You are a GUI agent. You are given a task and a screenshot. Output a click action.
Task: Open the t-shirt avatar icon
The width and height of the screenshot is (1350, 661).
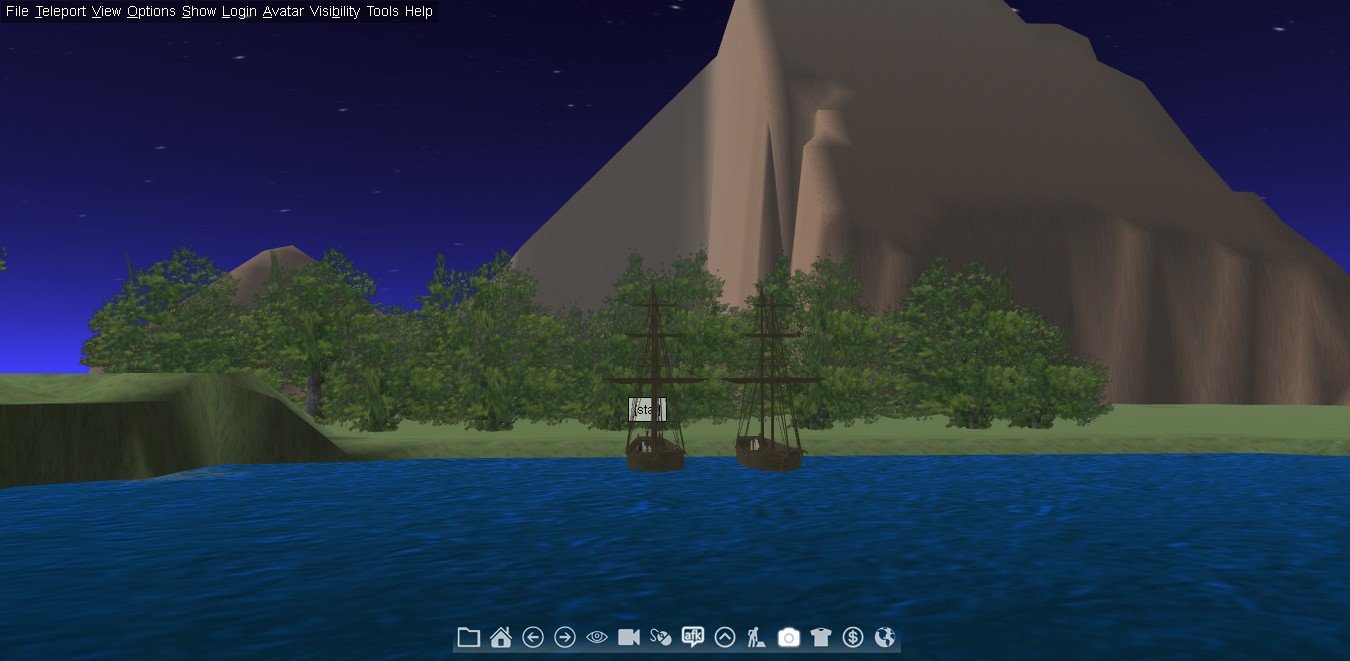(x=821, y=637)
